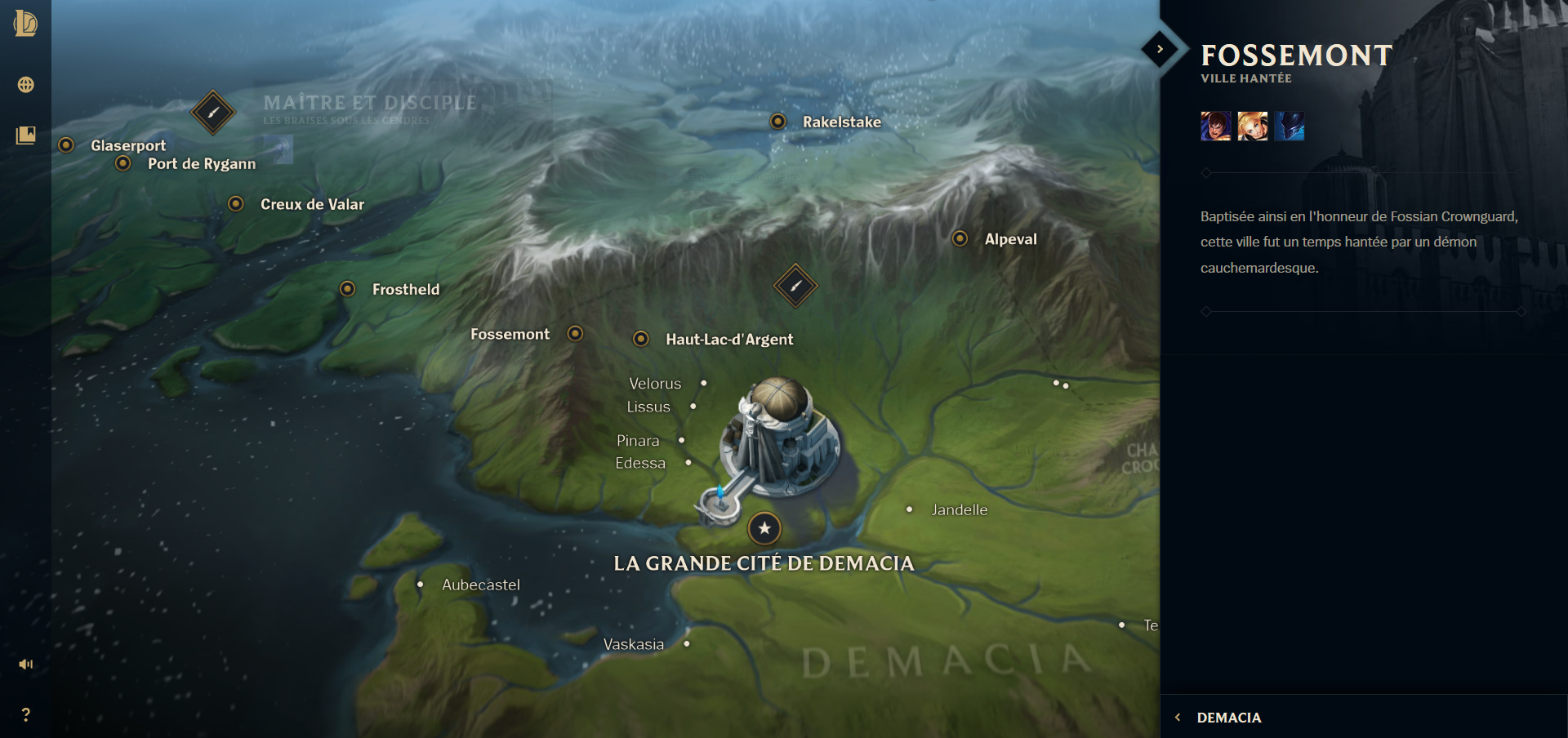Viewport: 1568px width, 738px height.
Task: Open Lux's champion portrait
Action: (x=1252, y=127)
